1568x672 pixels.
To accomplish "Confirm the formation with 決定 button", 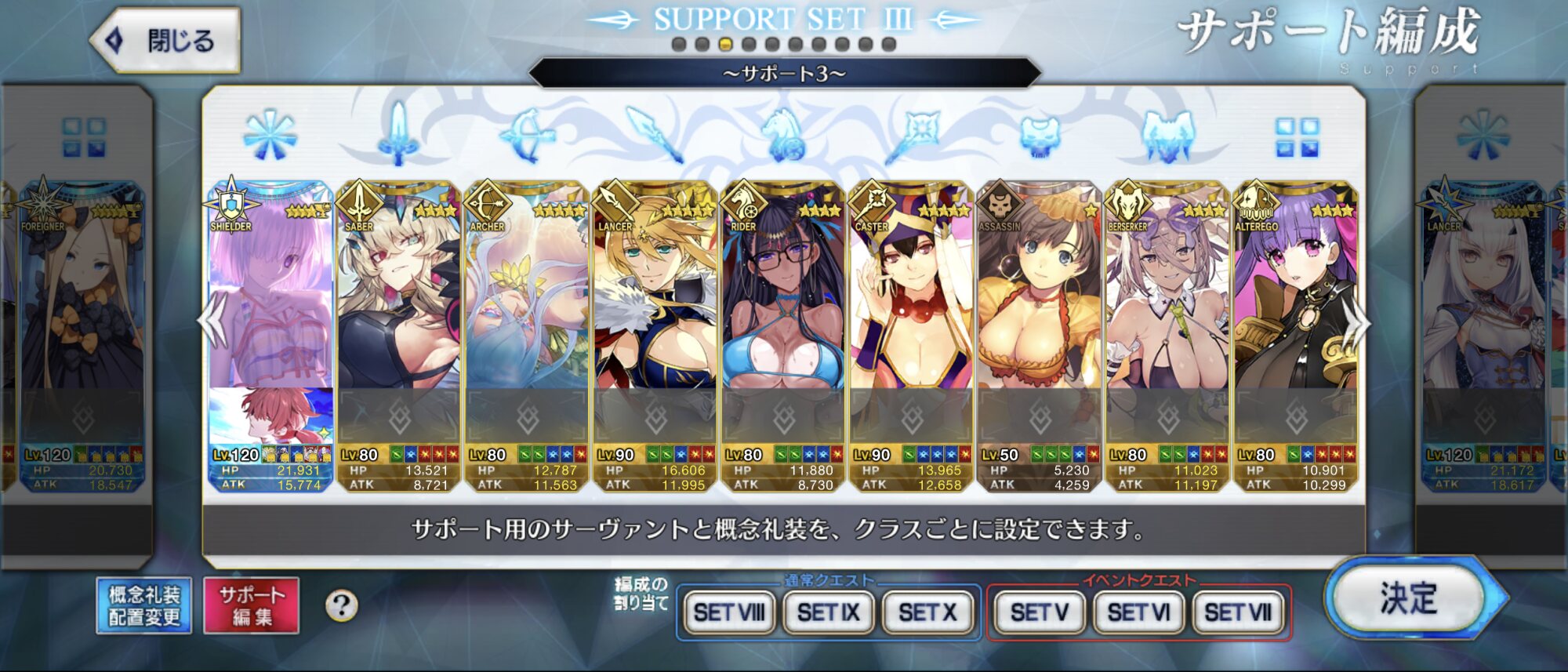I will tap(1409, 600).
